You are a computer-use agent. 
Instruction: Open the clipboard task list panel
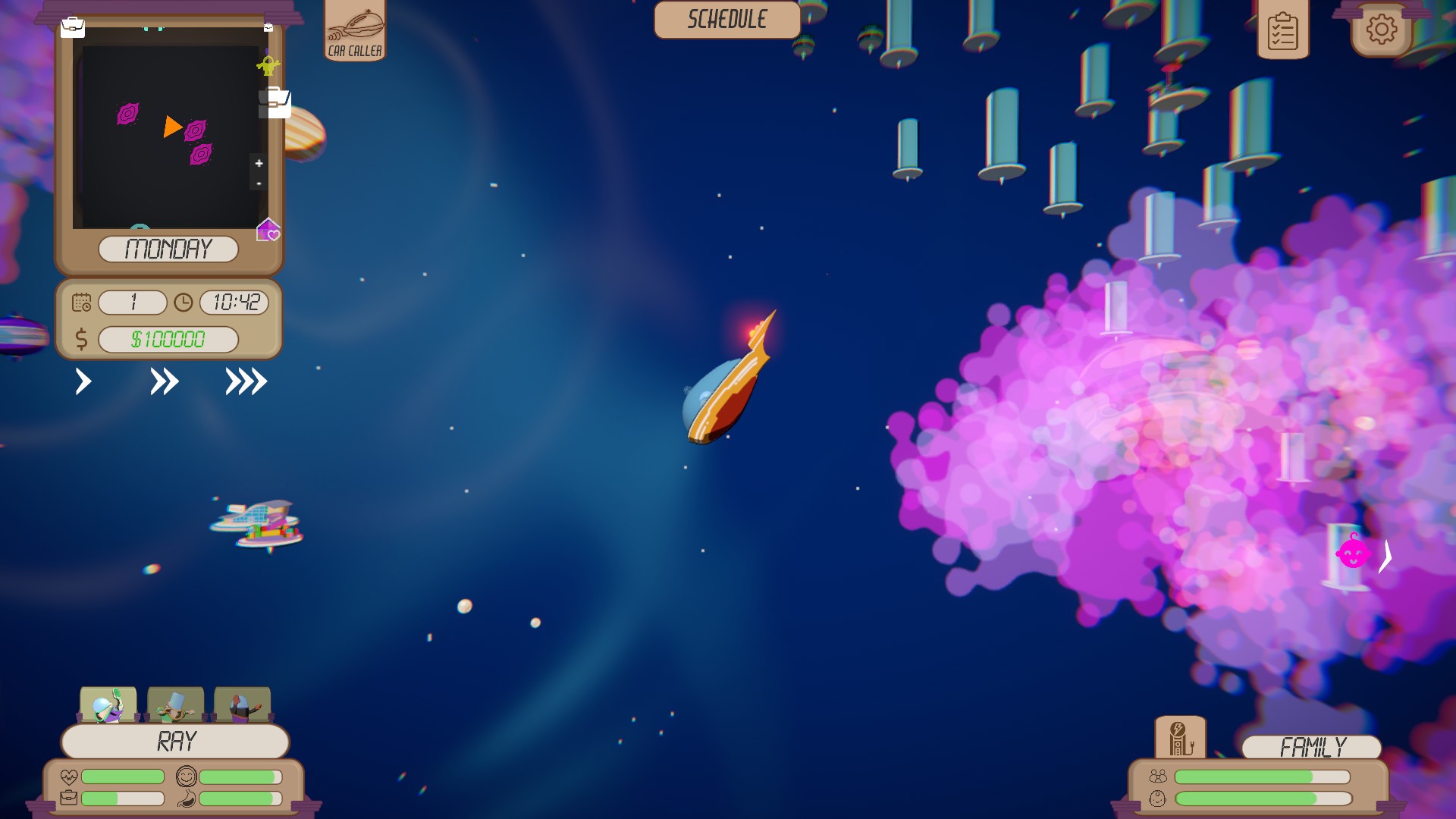coord(1283,30)
